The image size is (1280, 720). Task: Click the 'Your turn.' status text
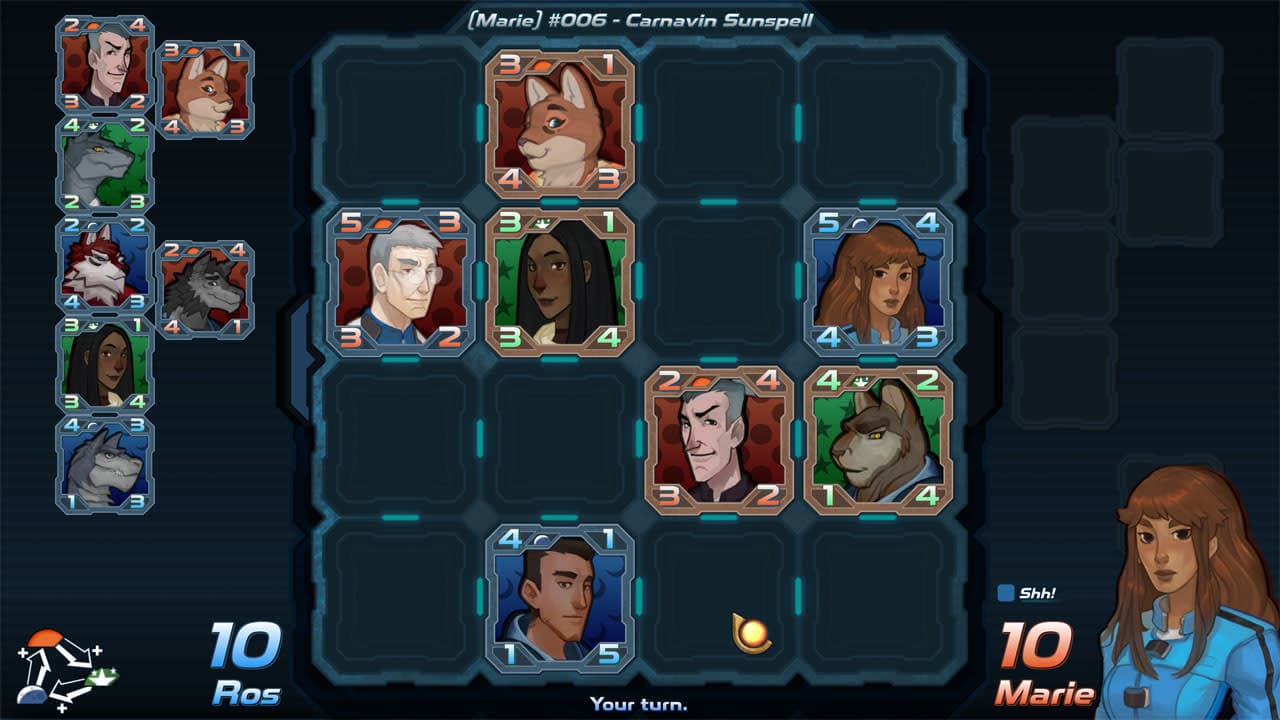(x=640, y=704)
